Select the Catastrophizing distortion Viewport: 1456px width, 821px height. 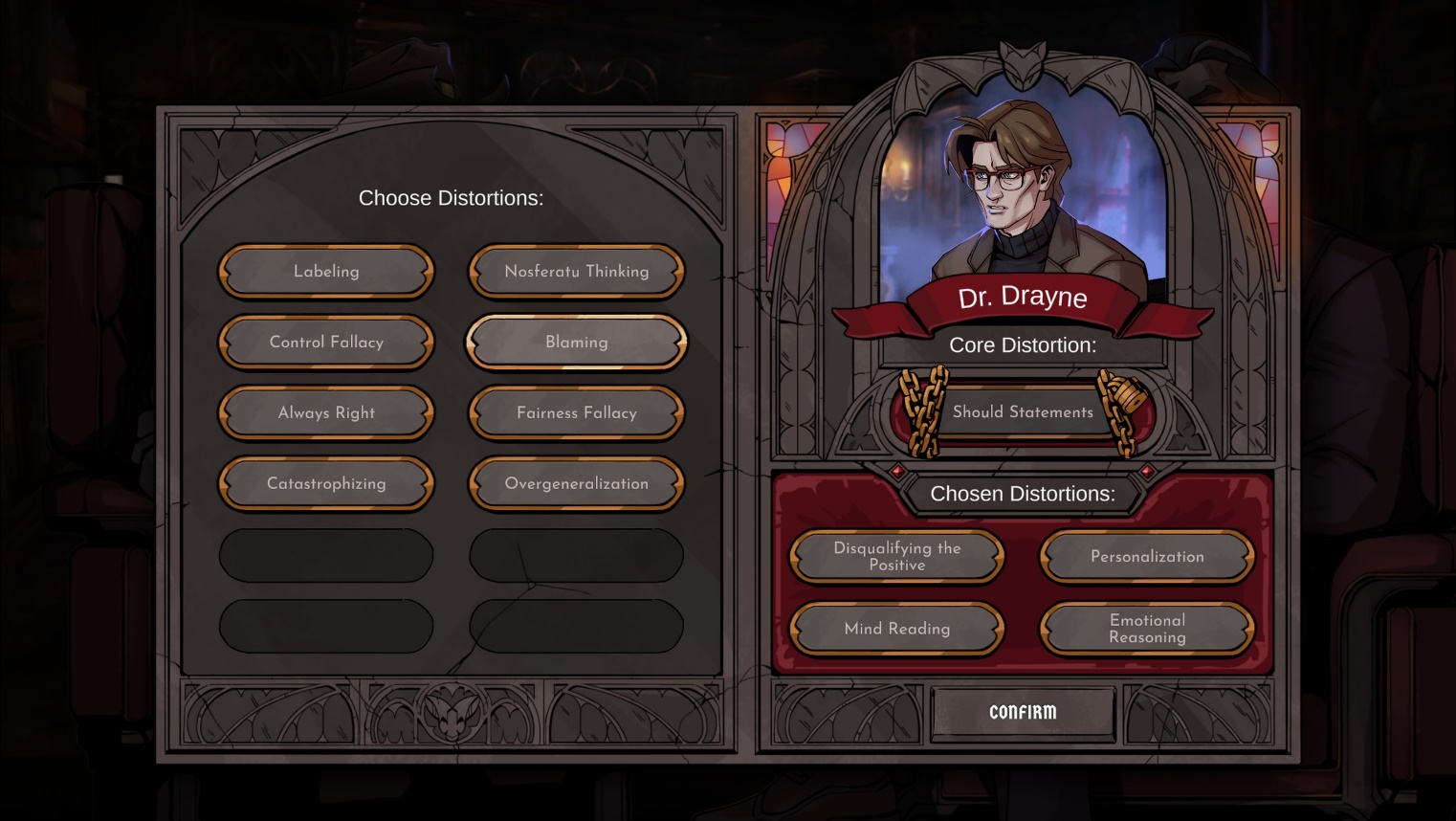pyautogui.click(x=326, y=484)
